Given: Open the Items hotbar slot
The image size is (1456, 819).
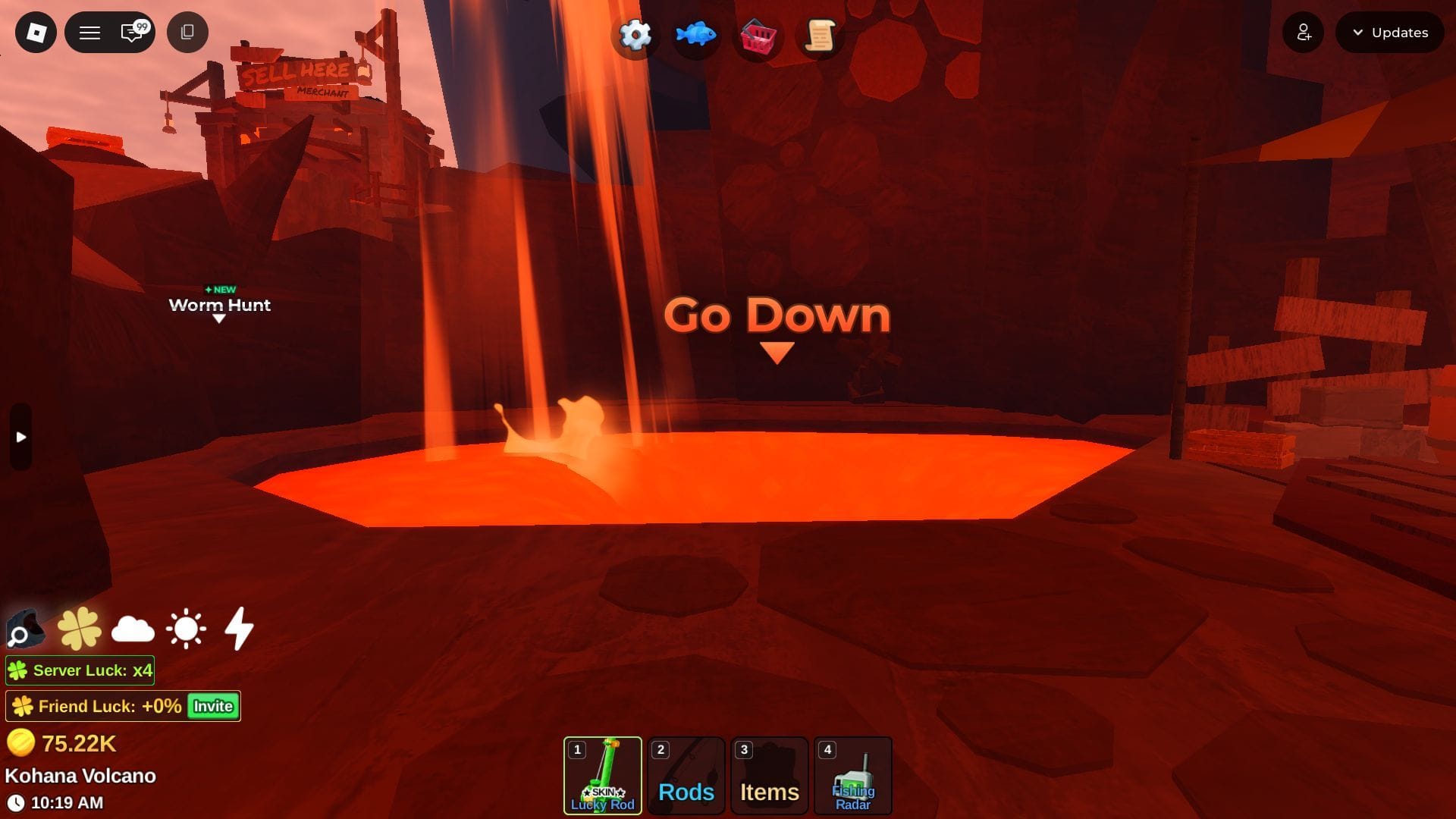Looking at the screenshot, I should coord(769,775).
